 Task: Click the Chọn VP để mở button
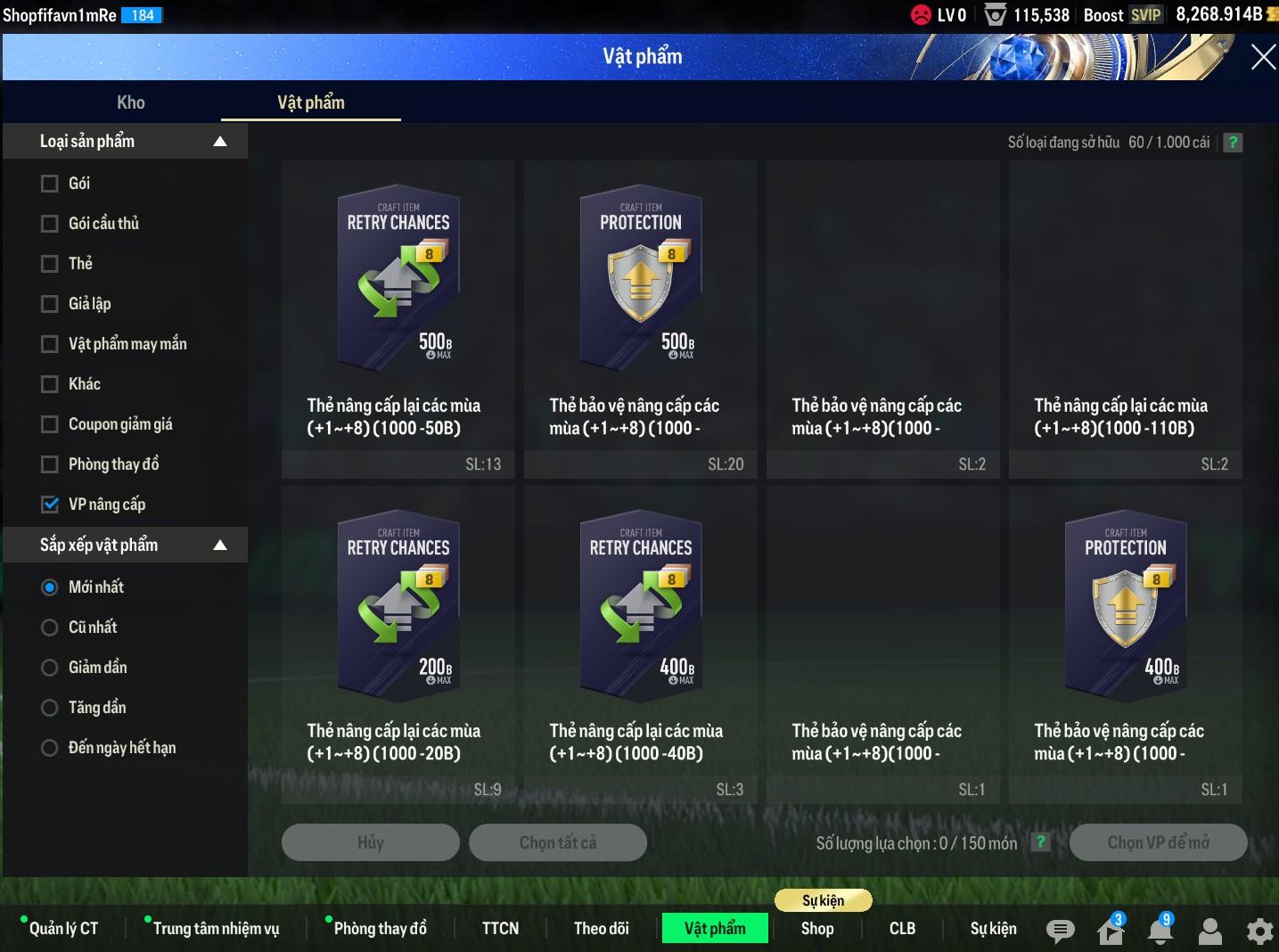coord(1158,842)
